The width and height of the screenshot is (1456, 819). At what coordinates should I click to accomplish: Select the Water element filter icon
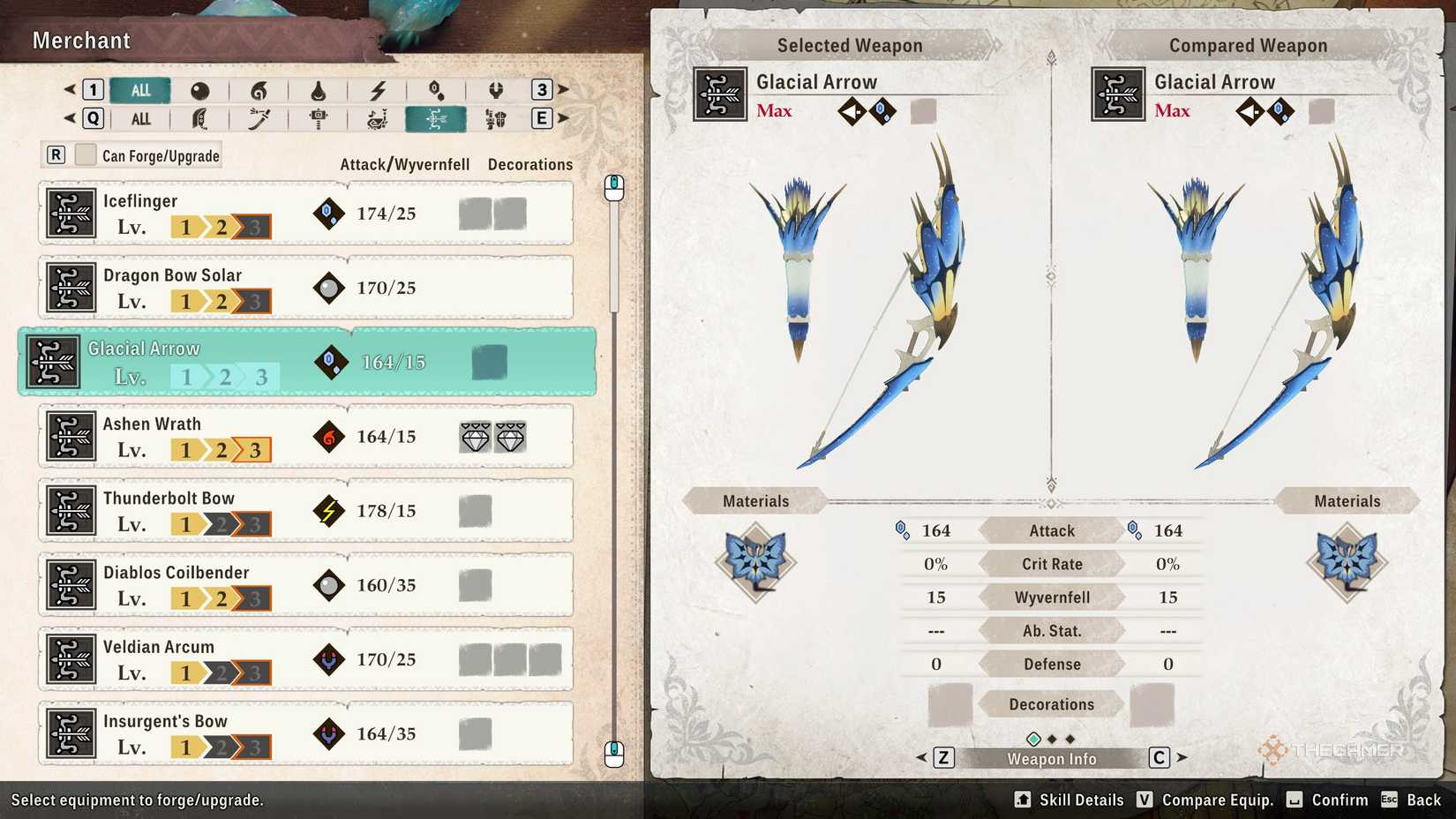click(x=319, y=89)
